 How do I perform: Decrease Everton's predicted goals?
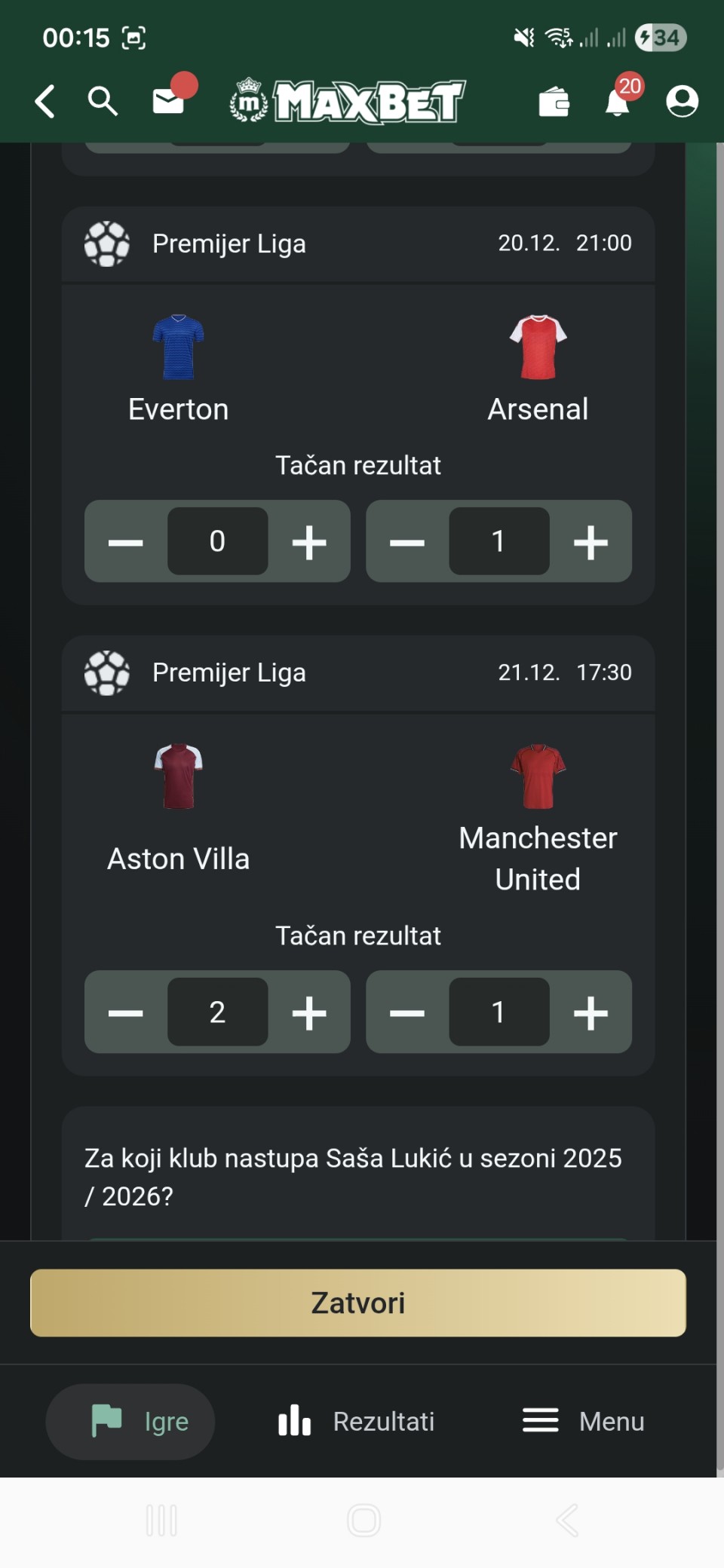(125, 542)
